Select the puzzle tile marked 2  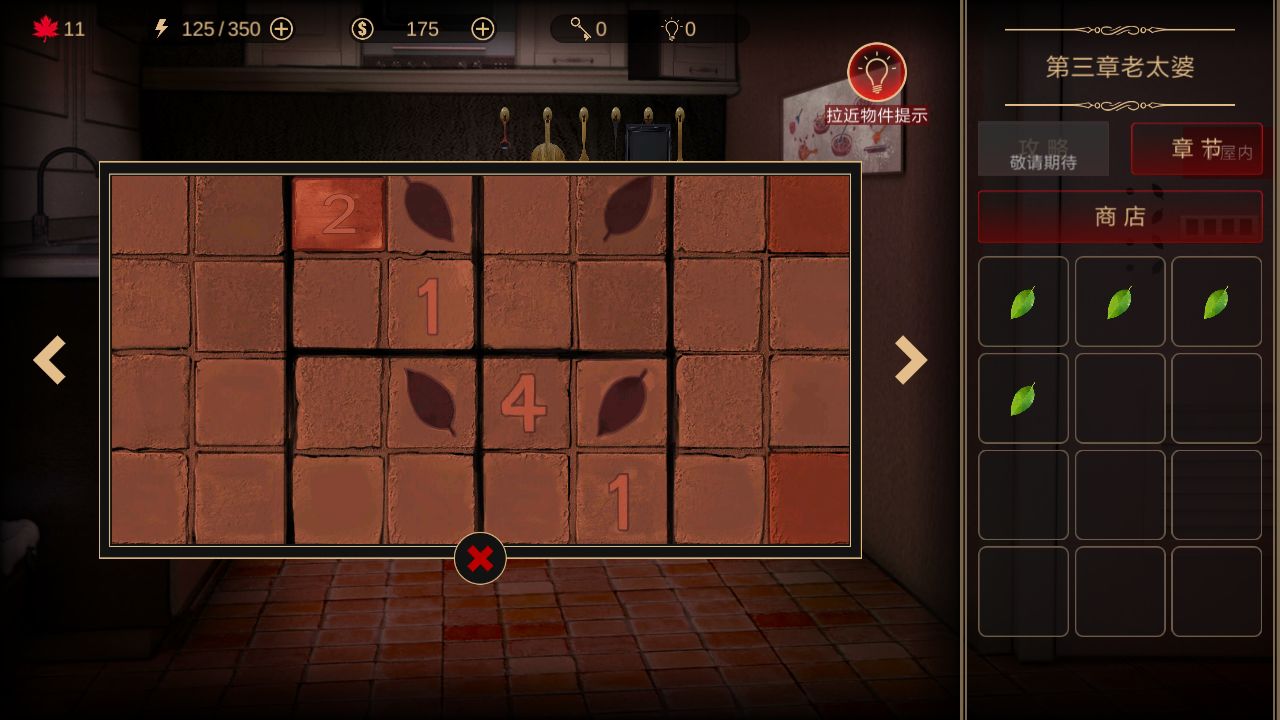pyautogui.click(x=339, y=214)
